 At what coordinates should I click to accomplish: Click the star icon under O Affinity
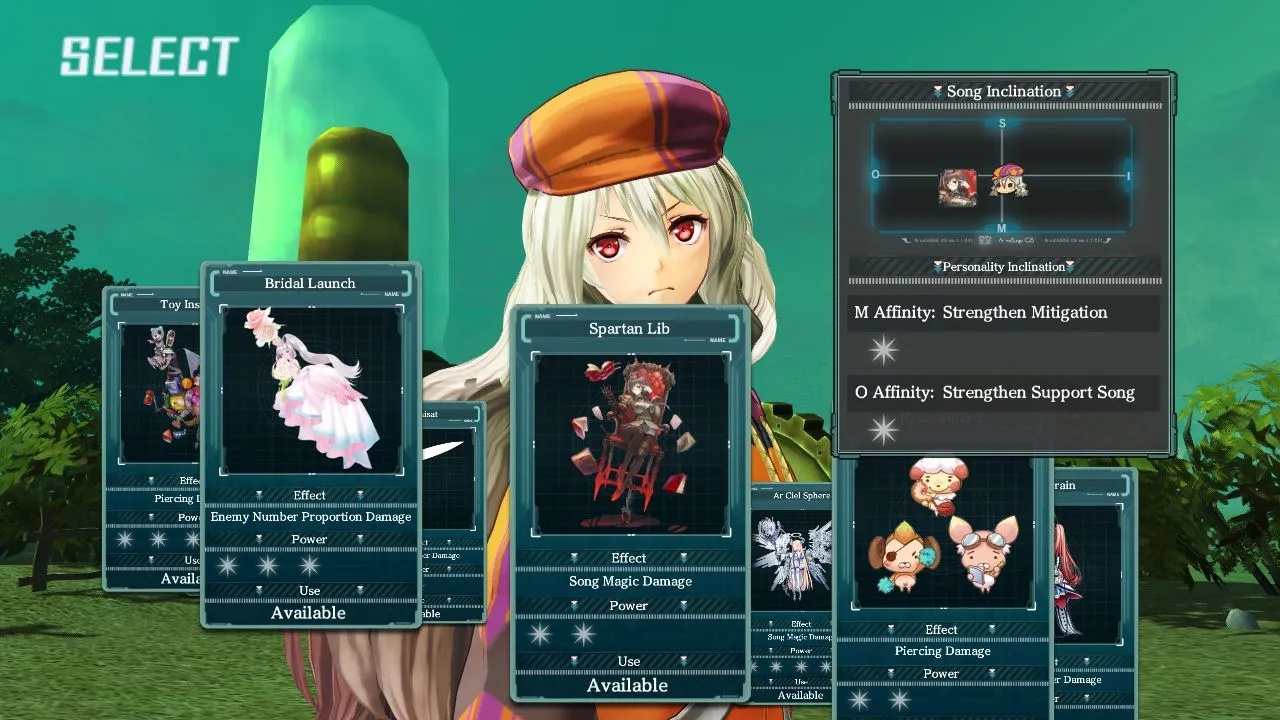point(883,429)
